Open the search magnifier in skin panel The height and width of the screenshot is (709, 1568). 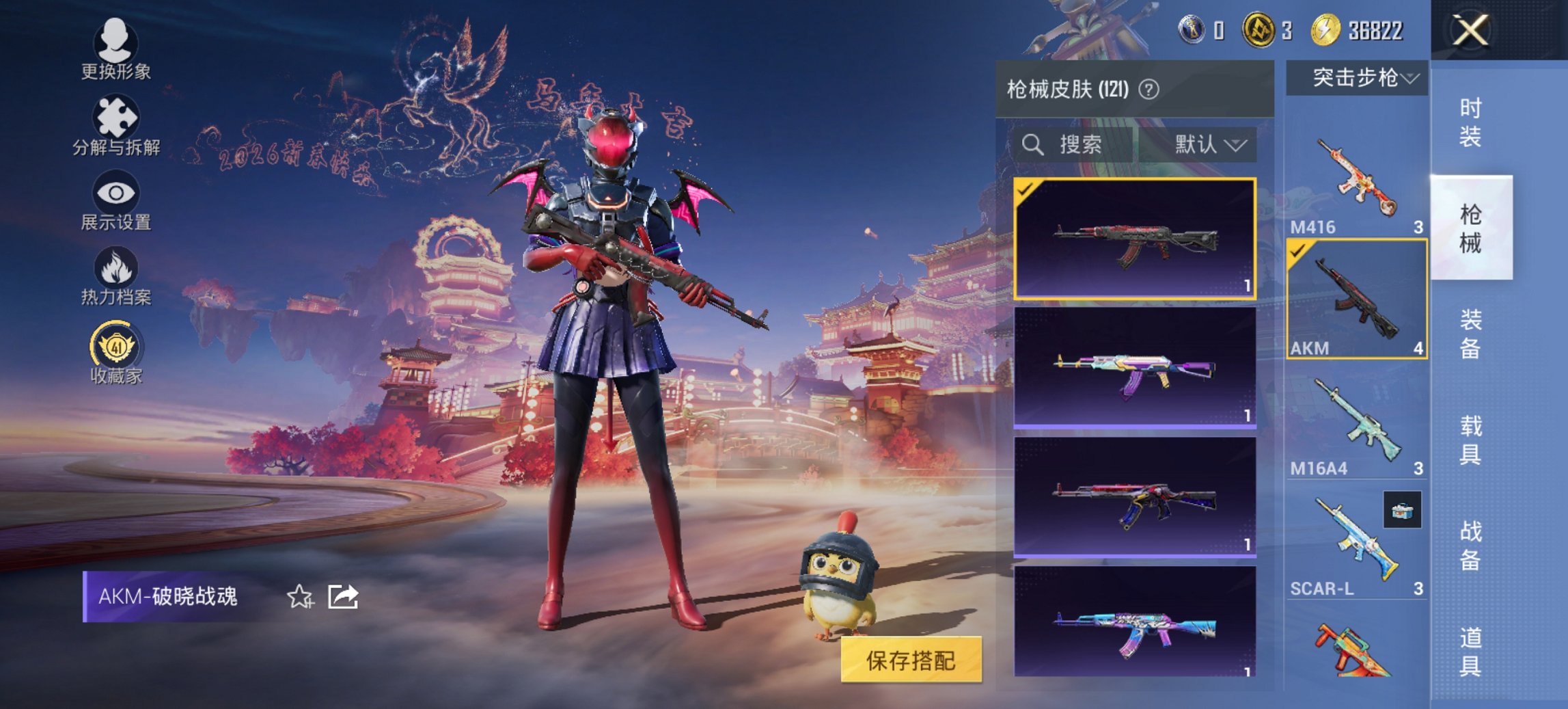click(x=1032, y=146)
